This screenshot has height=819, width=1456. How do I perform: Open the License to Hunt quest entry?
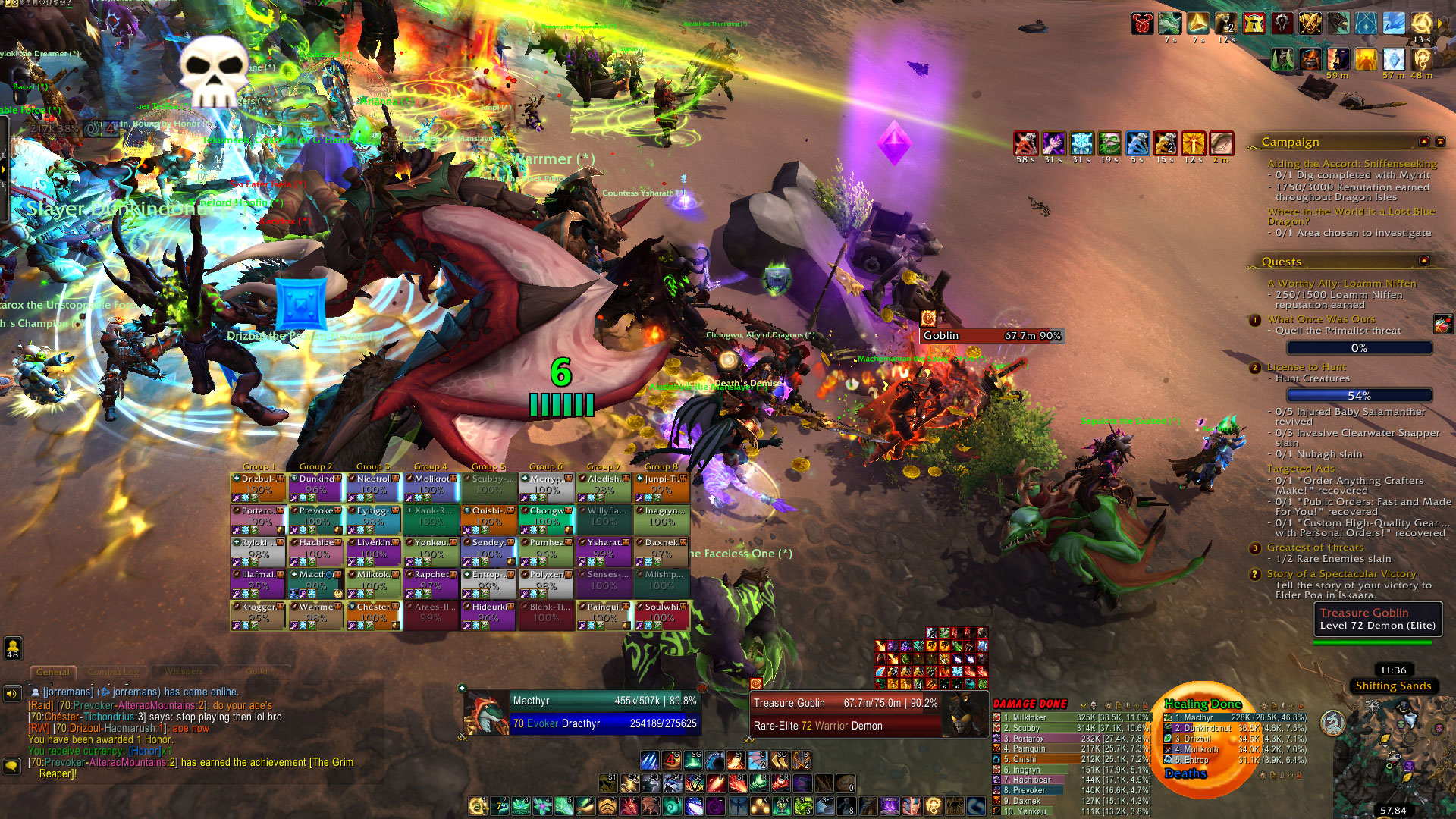[1307, 367]
